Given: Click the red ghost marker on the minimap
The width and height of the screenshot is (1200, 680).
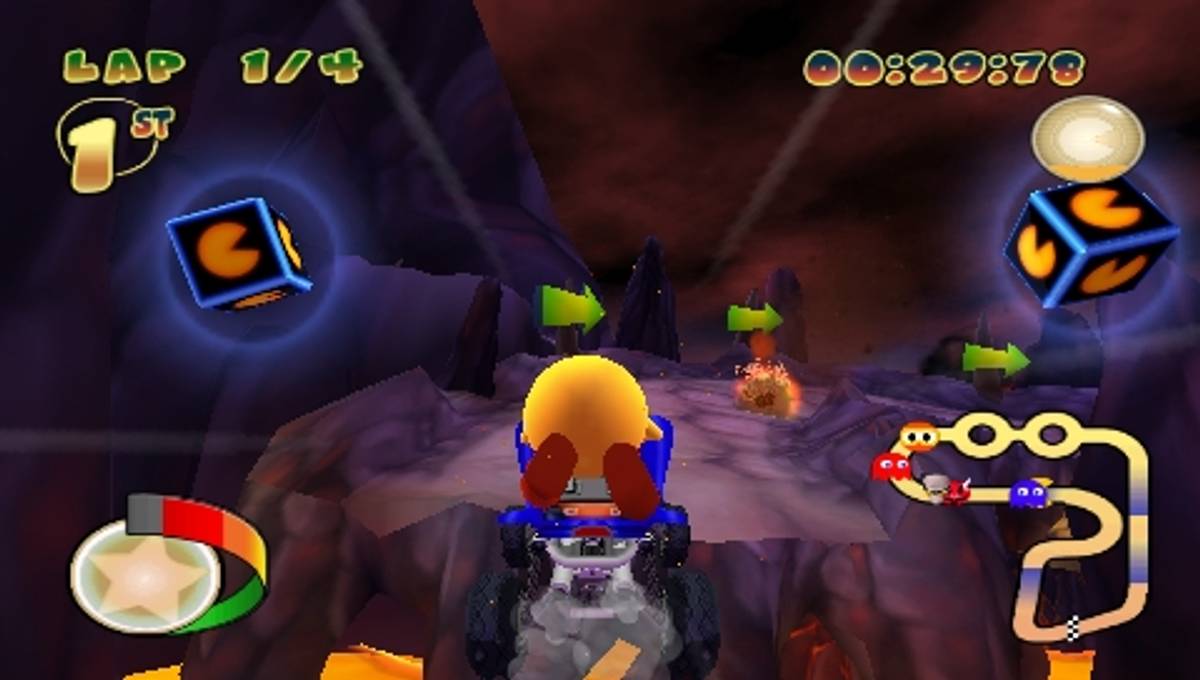Looking at the screenshot, I should coord(890,467).
